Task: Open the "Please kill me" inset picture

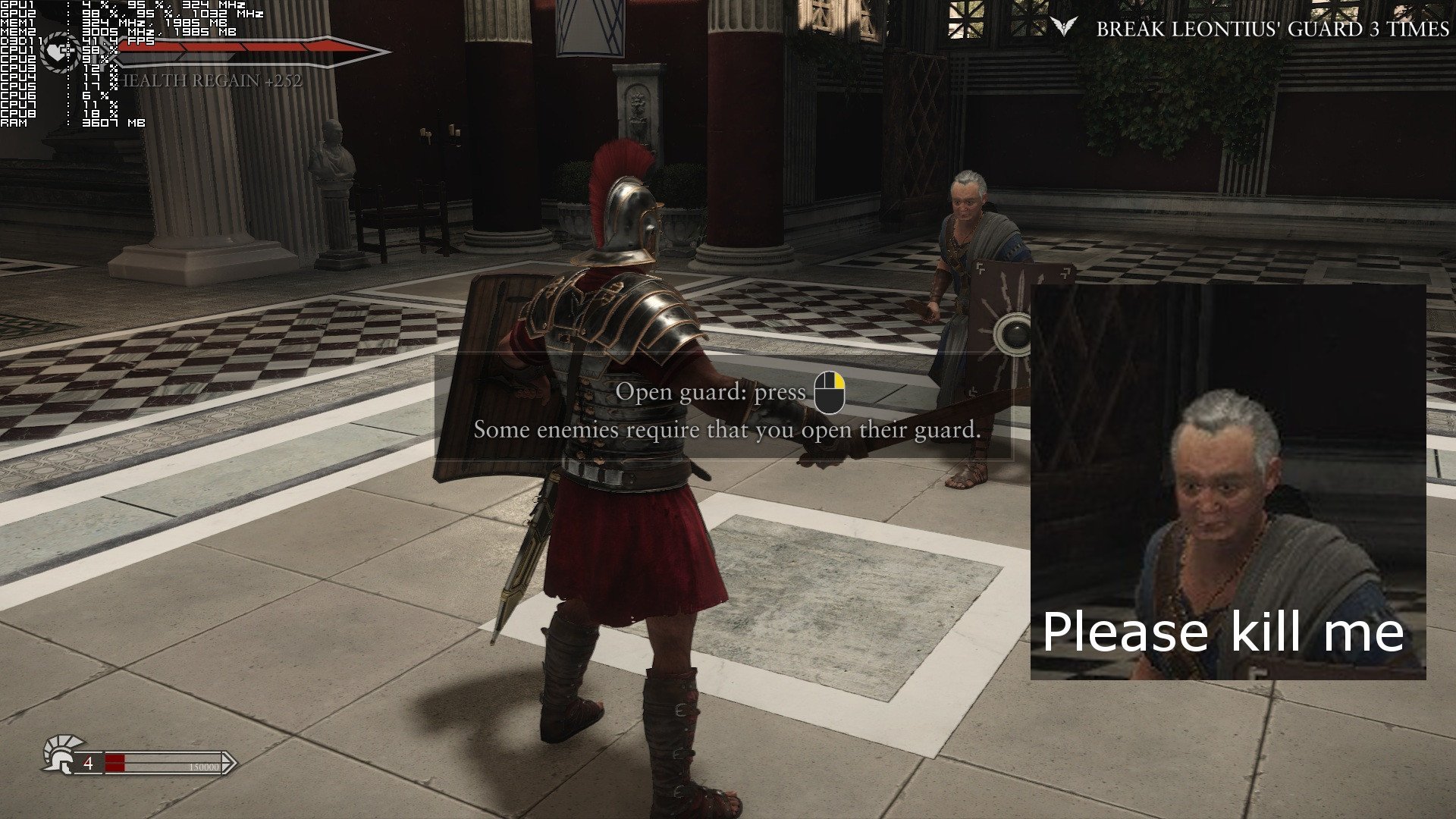Action: coord(1228,482)
